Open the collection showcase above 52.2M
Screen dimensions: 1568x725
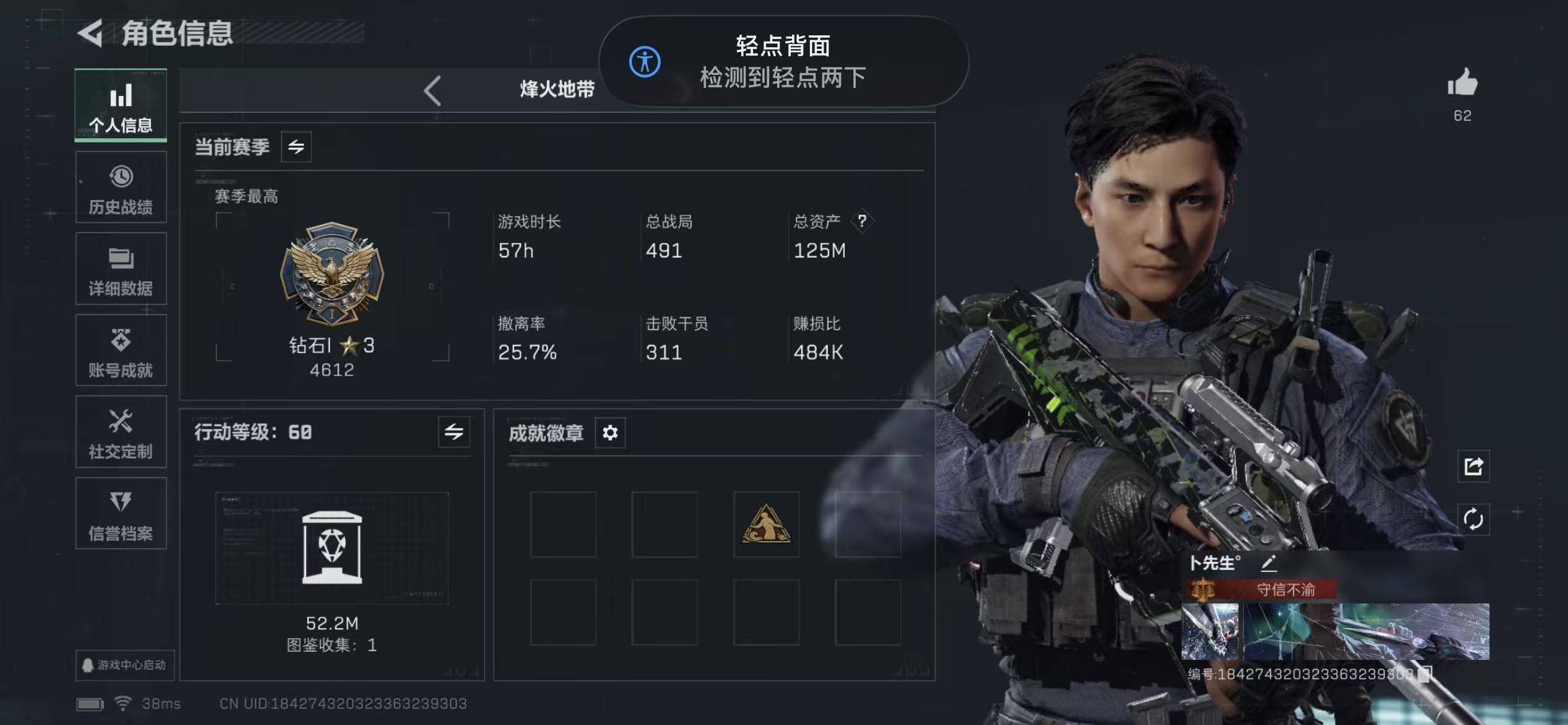tap(332, 548)
